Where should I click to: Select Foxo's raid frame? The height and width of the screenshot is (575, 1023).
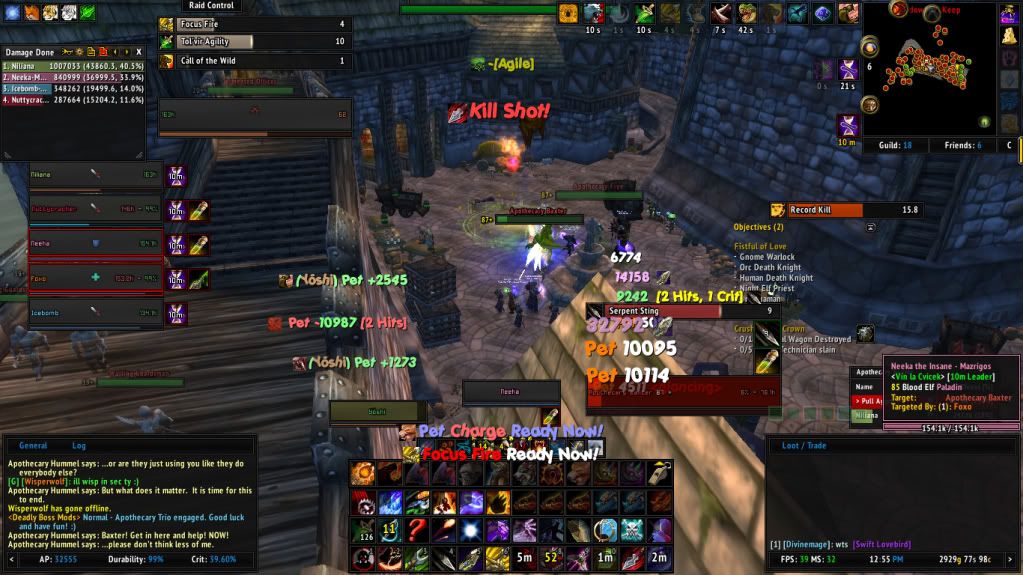pyautogui.click(x=95, y=278)
